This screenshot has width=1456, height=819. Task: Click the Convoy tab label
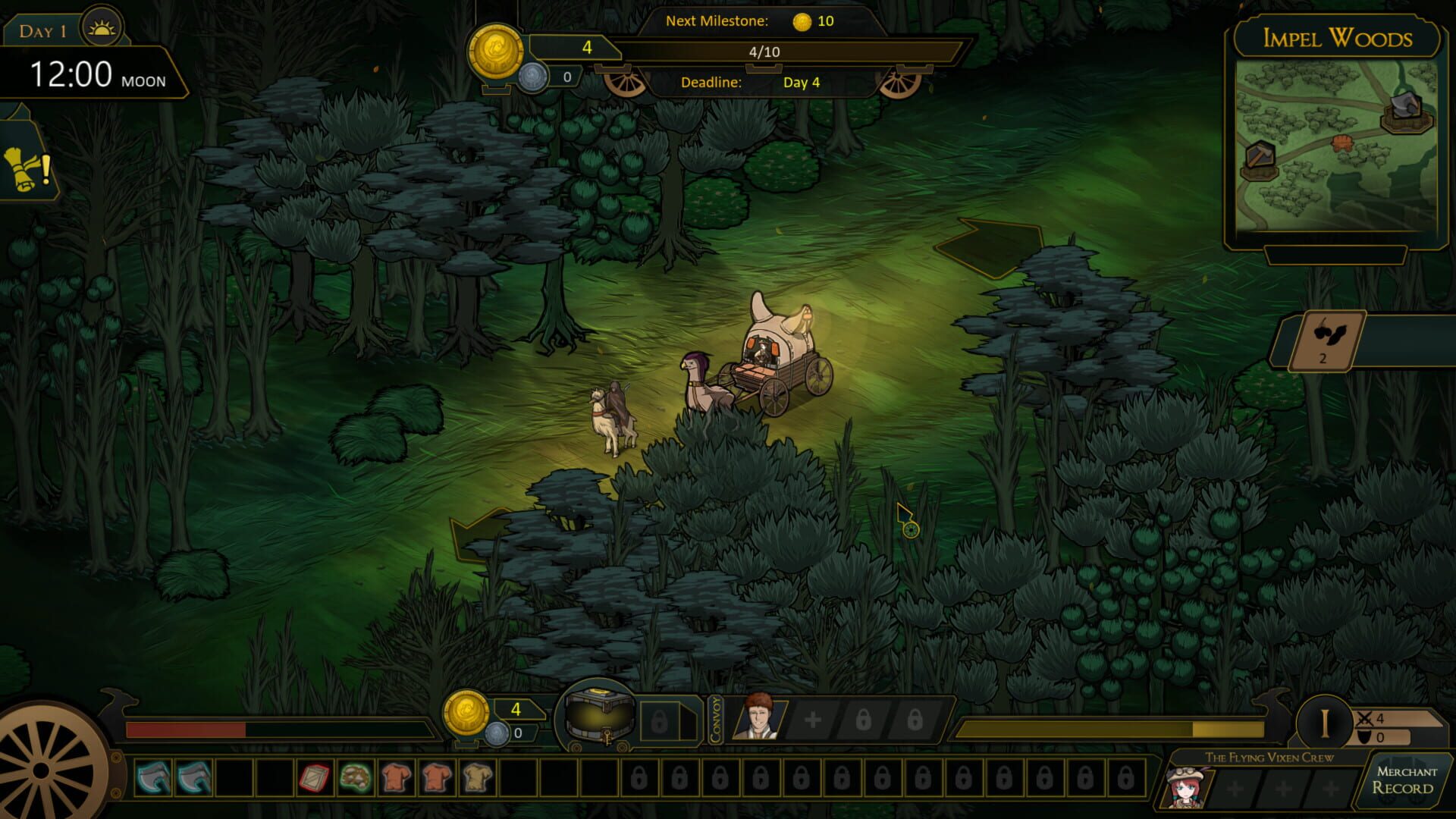[716, 719]
